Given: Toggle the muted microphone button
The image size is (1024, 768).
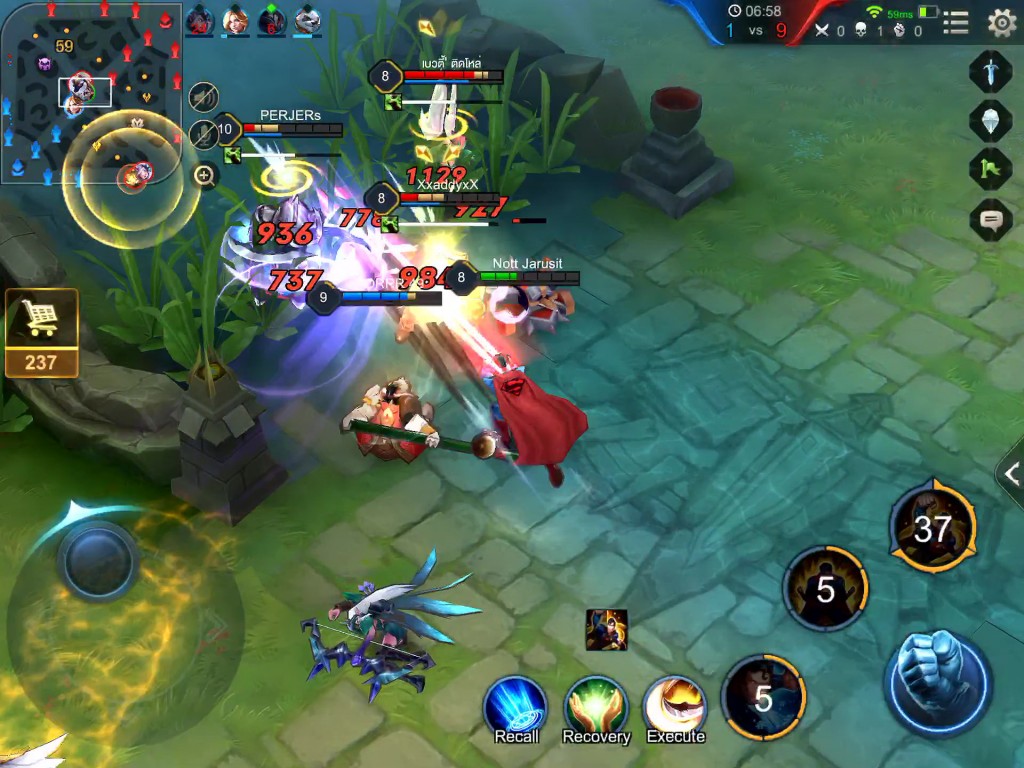Looking at the screenshot, I should tap(204, 135).
